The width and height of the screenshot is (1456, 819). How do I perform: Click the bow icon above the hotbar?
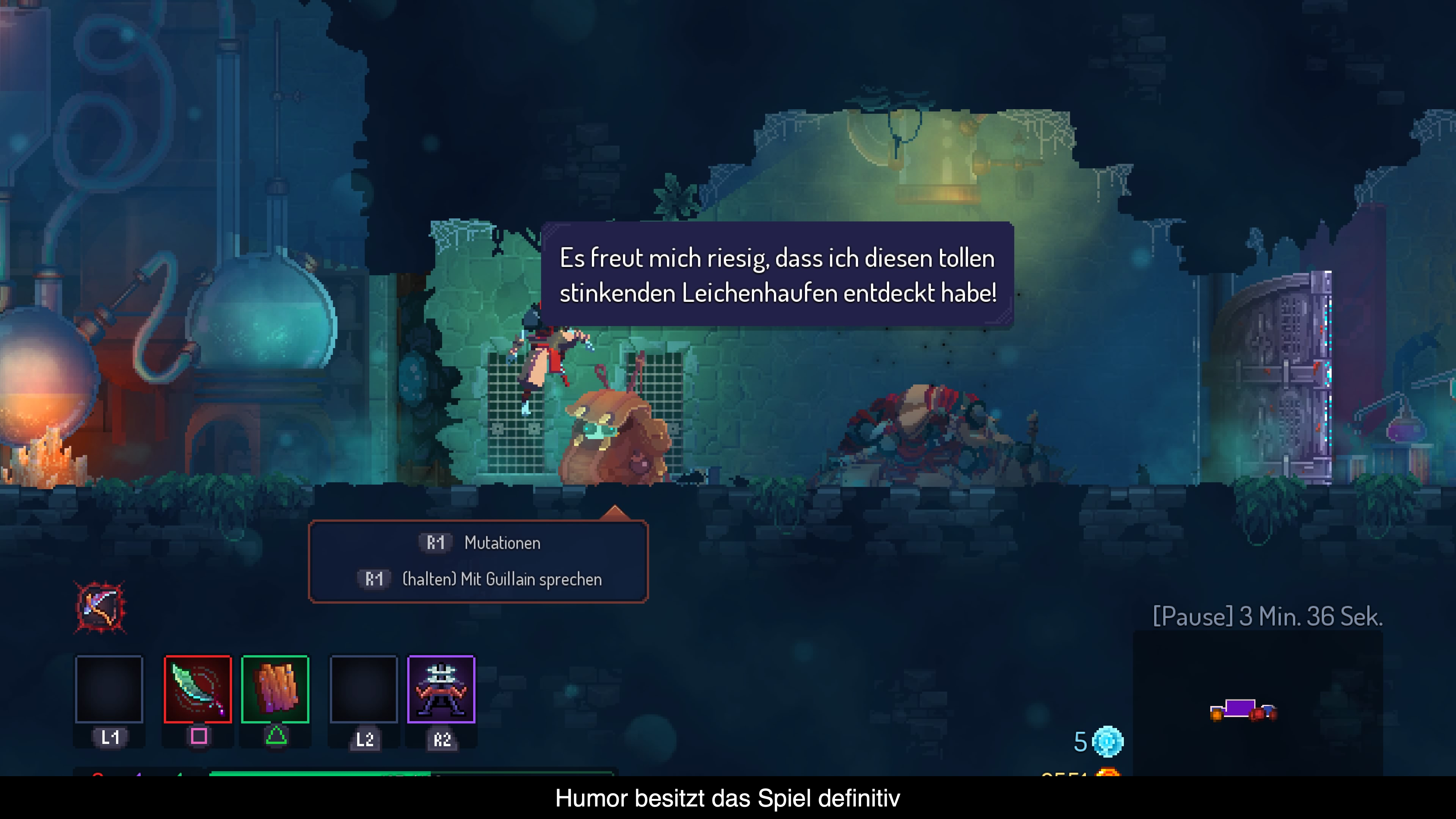100,607
